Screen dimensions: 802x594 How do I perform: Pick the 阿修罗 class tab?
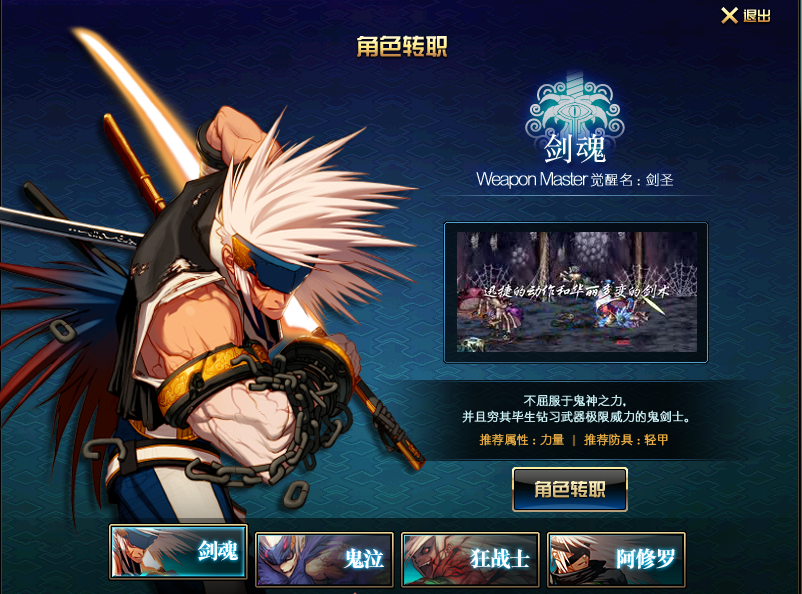tap(616, 558)
